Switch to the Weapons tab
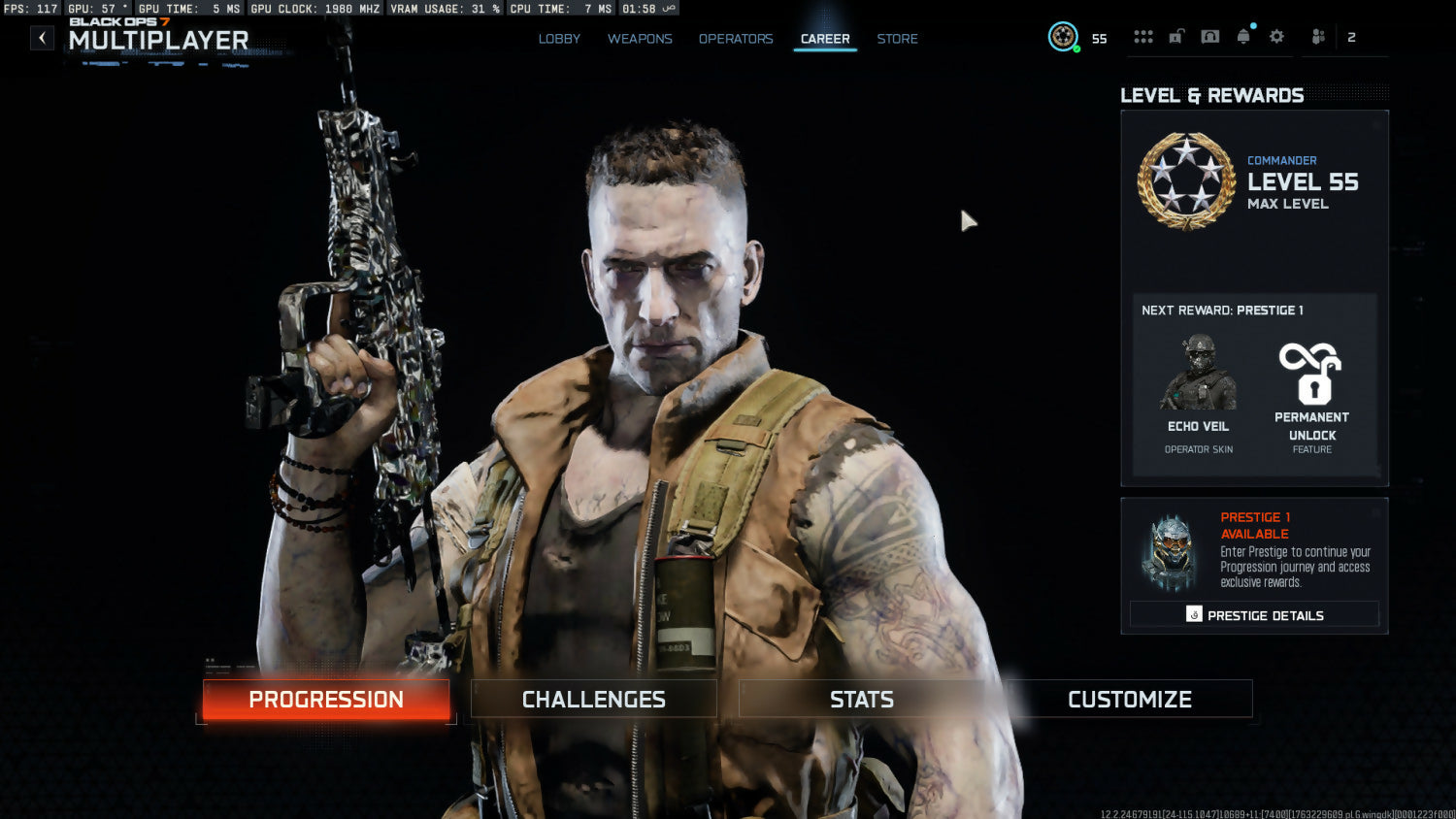The height and width of the screenshot is (819, 1456). point(640,39)
